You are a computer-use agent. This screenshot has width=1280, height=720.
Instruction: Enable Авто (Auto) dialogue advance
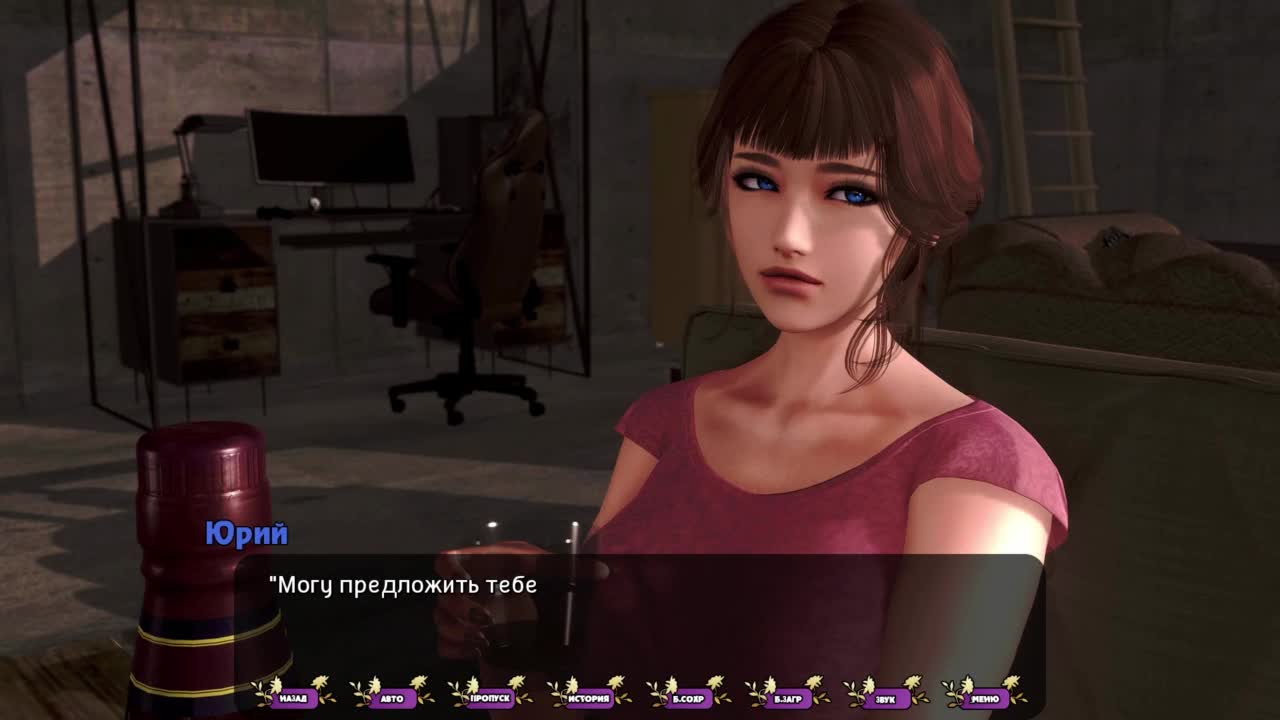point(392,698)
